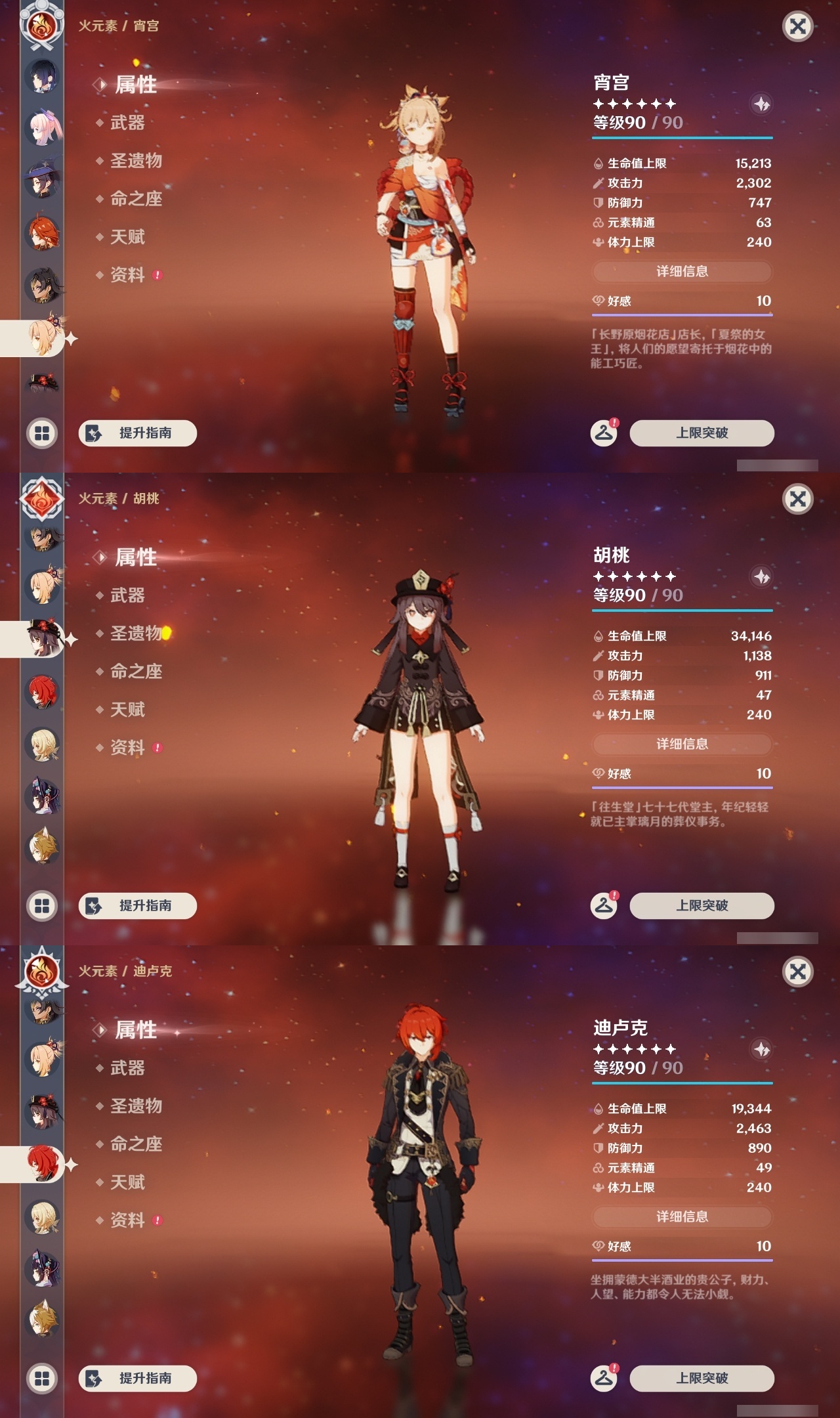Expand Hu Tao's 详细信息 panel
Screen dimensions: 840x1418
[682, 744]
